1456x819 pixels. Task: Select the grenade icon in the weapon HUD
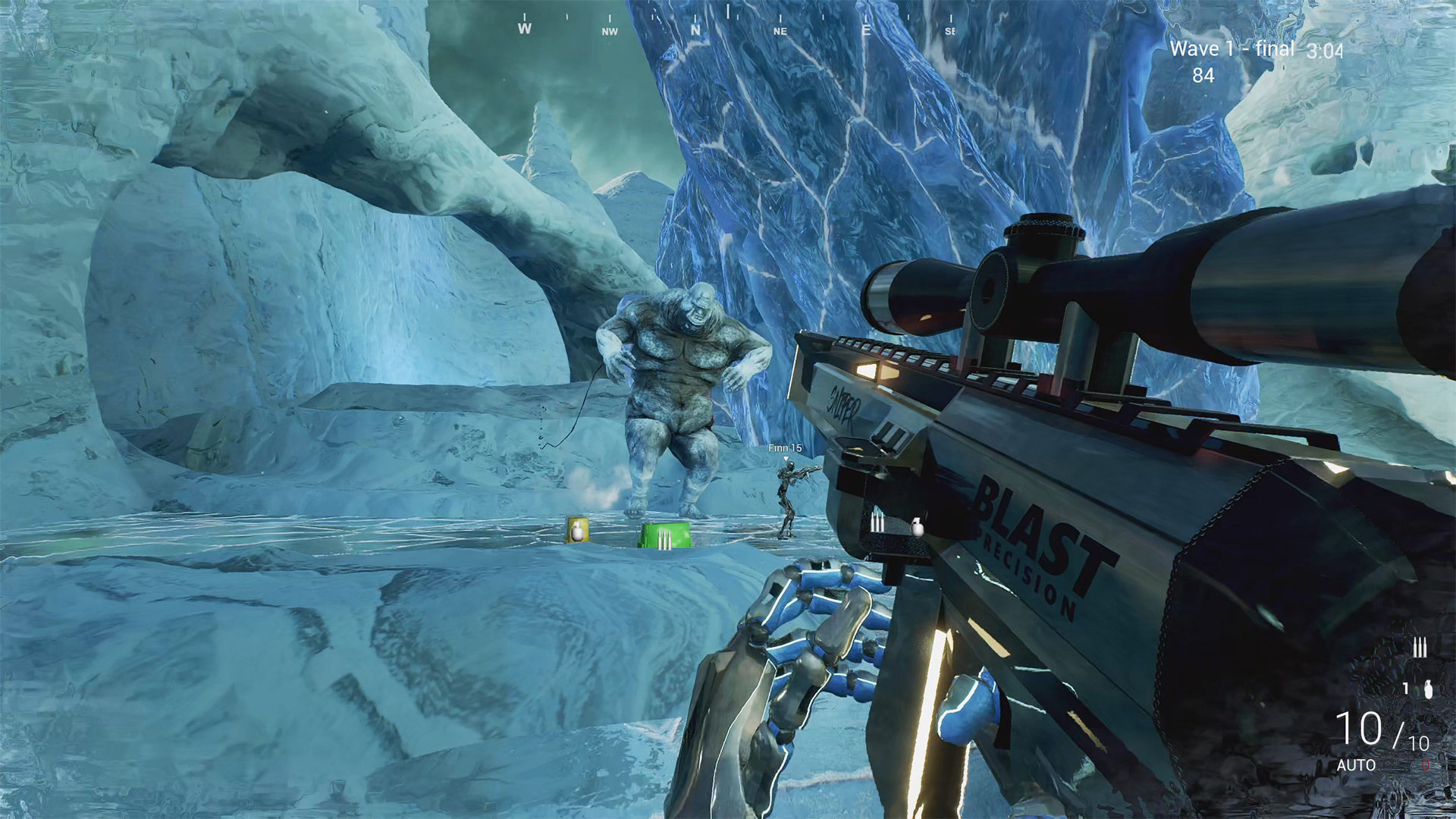(1429, 689)
